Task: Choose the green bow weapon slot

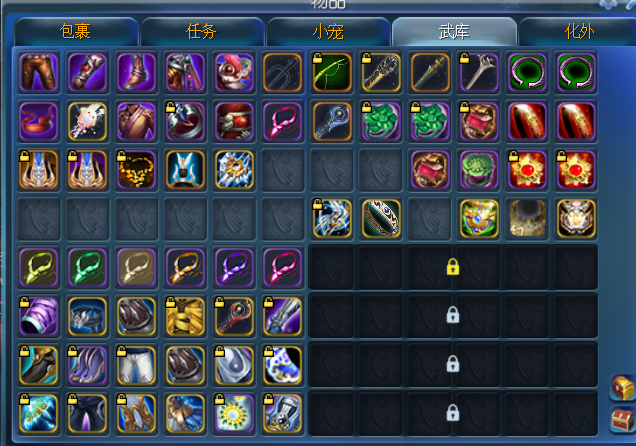Action: (x=332, y=72)
